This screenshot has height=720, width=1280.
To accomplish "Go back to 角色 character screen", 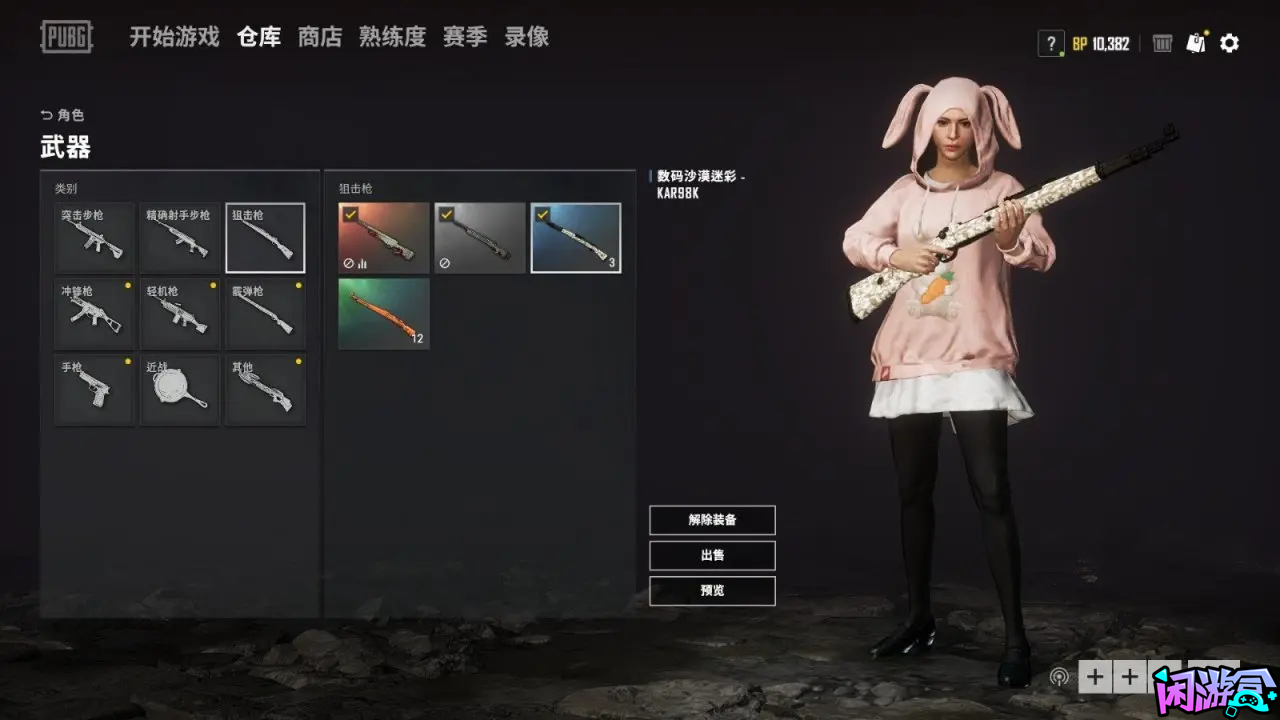I will point(63,115).
